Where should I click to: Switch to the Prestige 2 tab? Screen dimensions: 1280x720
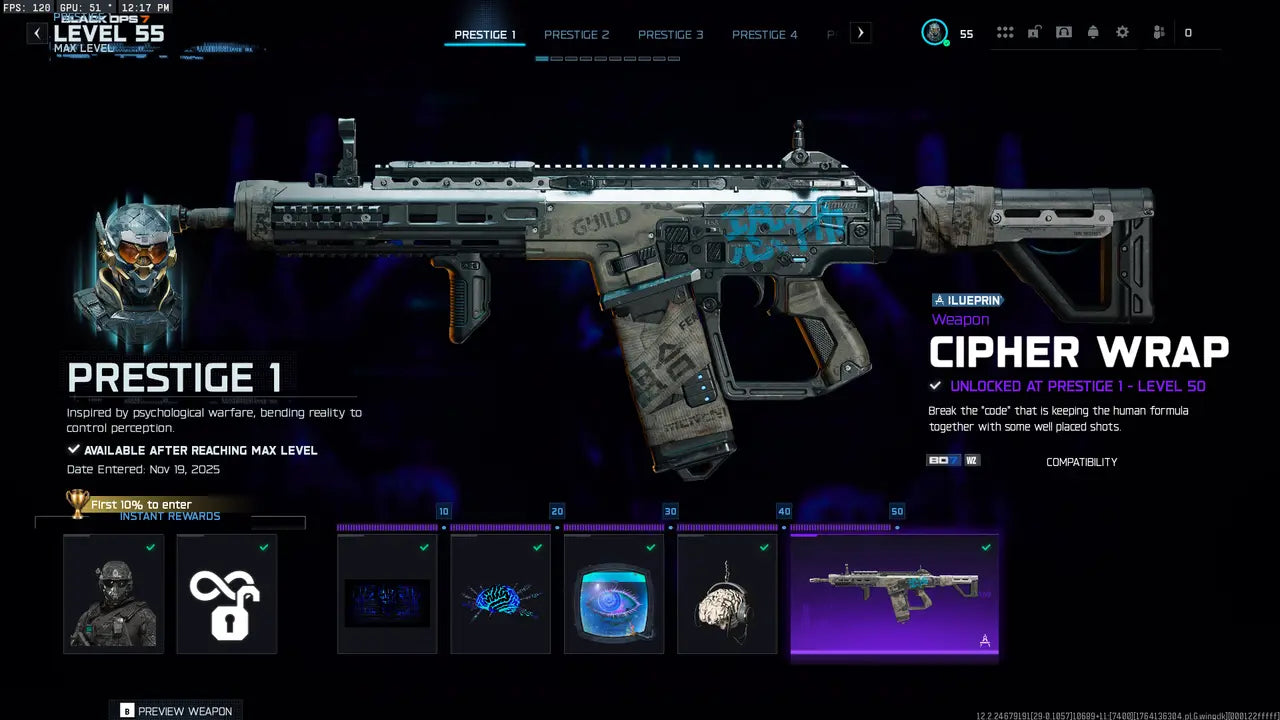pyautogui.click(x=577, y=34)
